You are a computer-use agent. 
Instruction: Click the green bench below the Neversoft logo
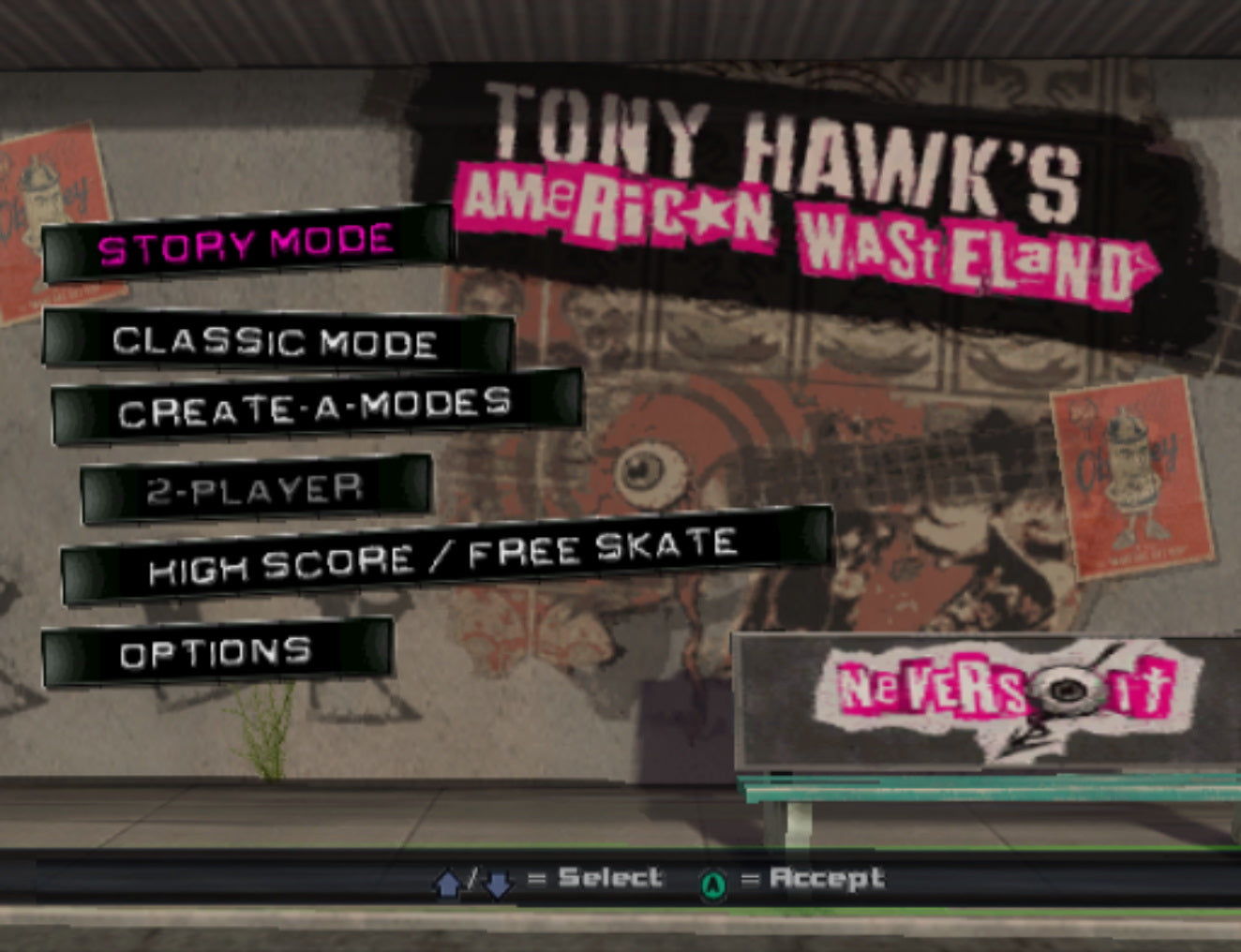(984, 796)
